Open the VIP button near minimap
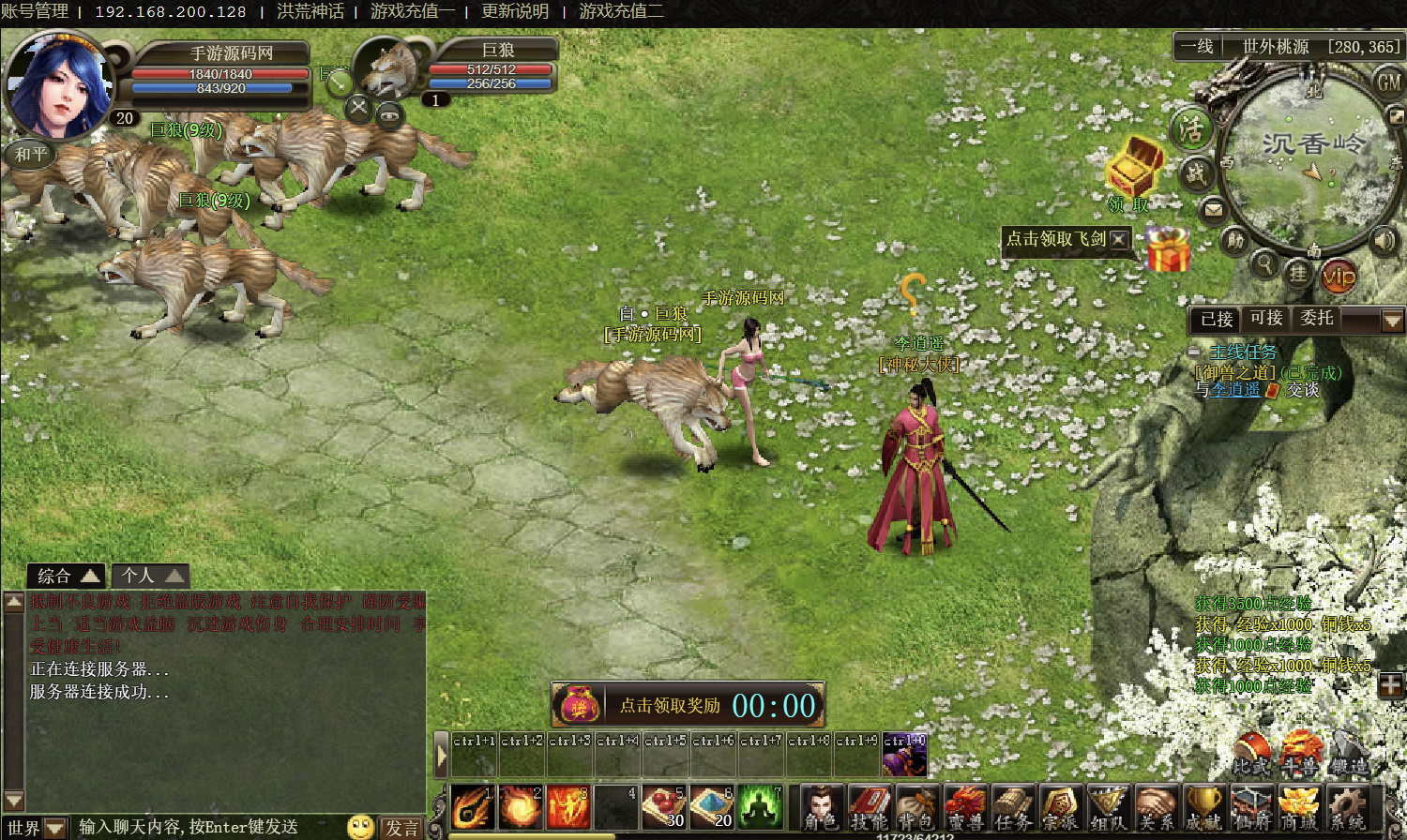Image resolution: width=1407 pixels, height=840 pixels. pyautogui.click(x=1339, y=276)
